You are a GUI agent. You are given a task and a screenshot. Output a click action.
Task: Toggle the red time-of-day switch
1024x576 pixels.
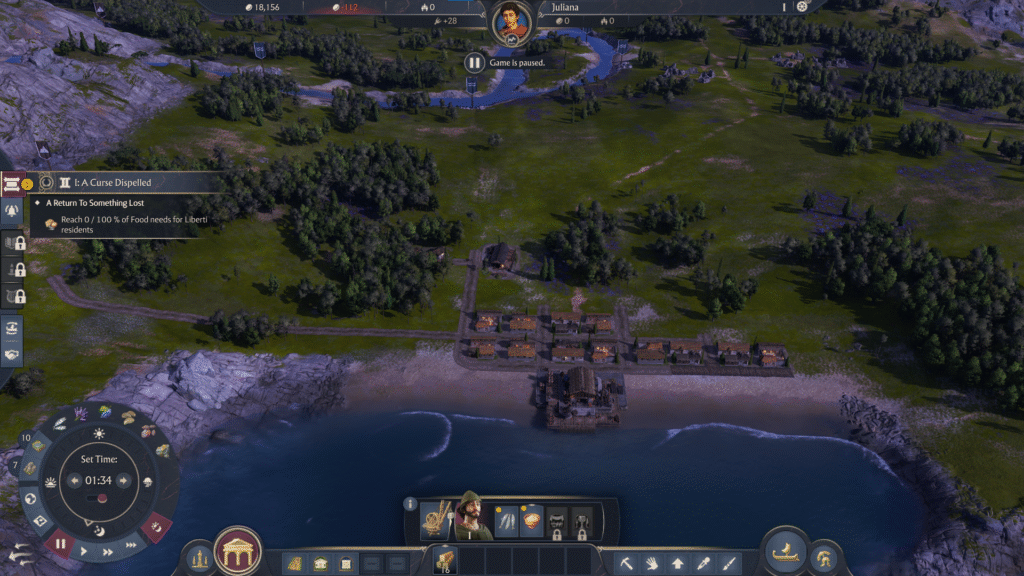pos(99,498)
